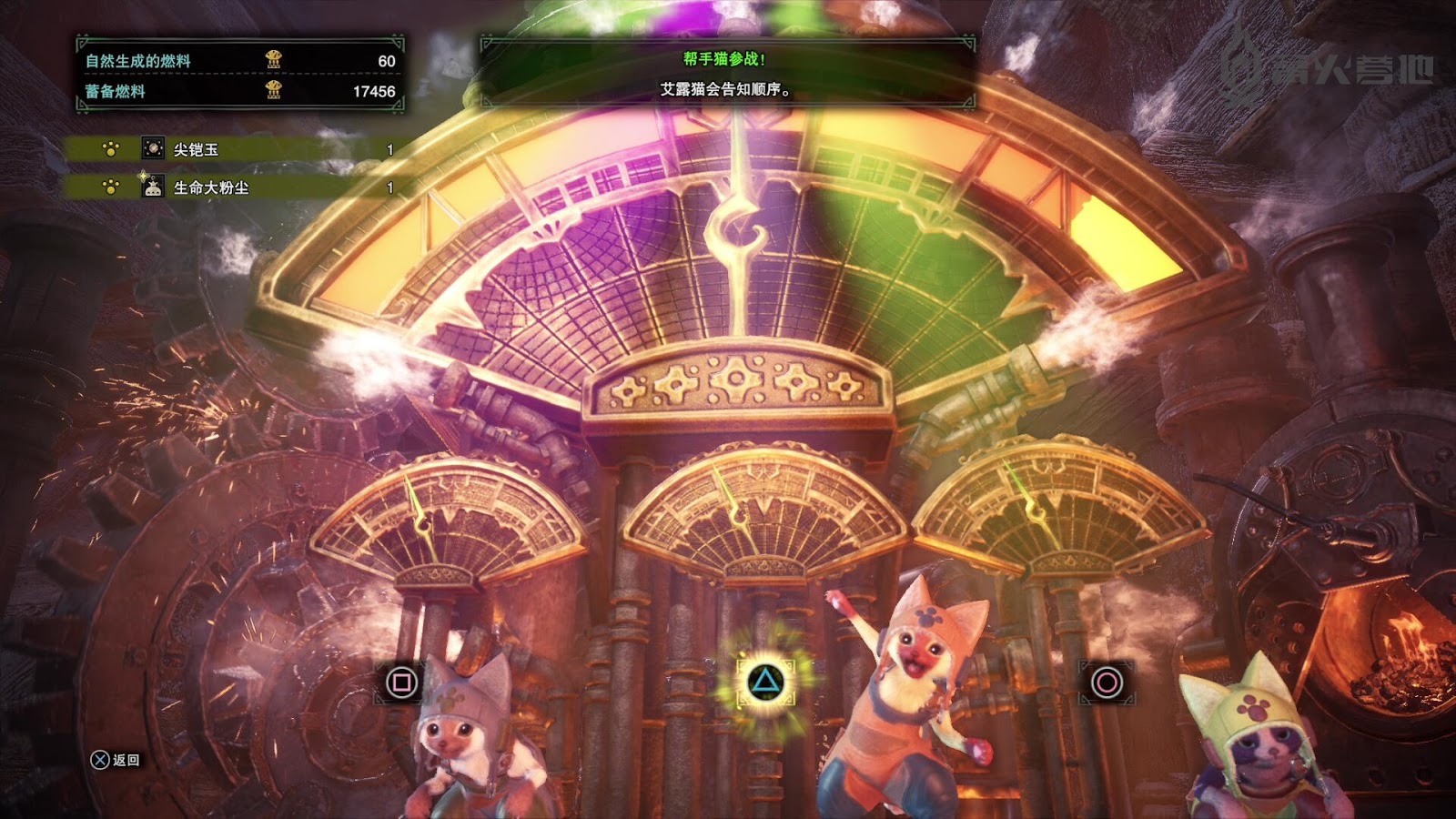
Task: Select the 生命大粉尘 reward row
Action: tap(237, 187)
